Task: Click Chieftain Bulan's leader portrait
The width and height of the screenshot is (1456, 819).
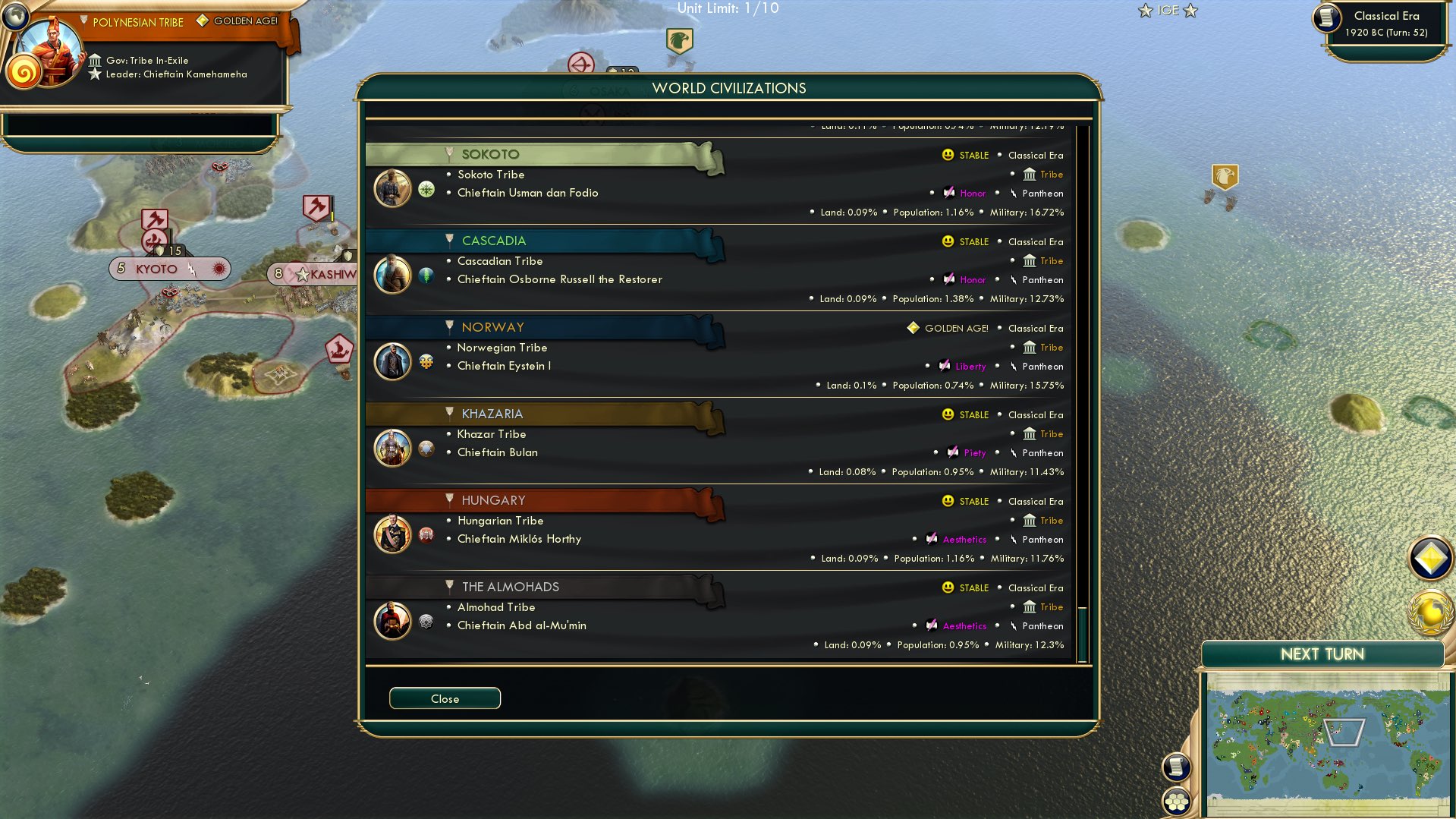Action: tap(392, 448)
